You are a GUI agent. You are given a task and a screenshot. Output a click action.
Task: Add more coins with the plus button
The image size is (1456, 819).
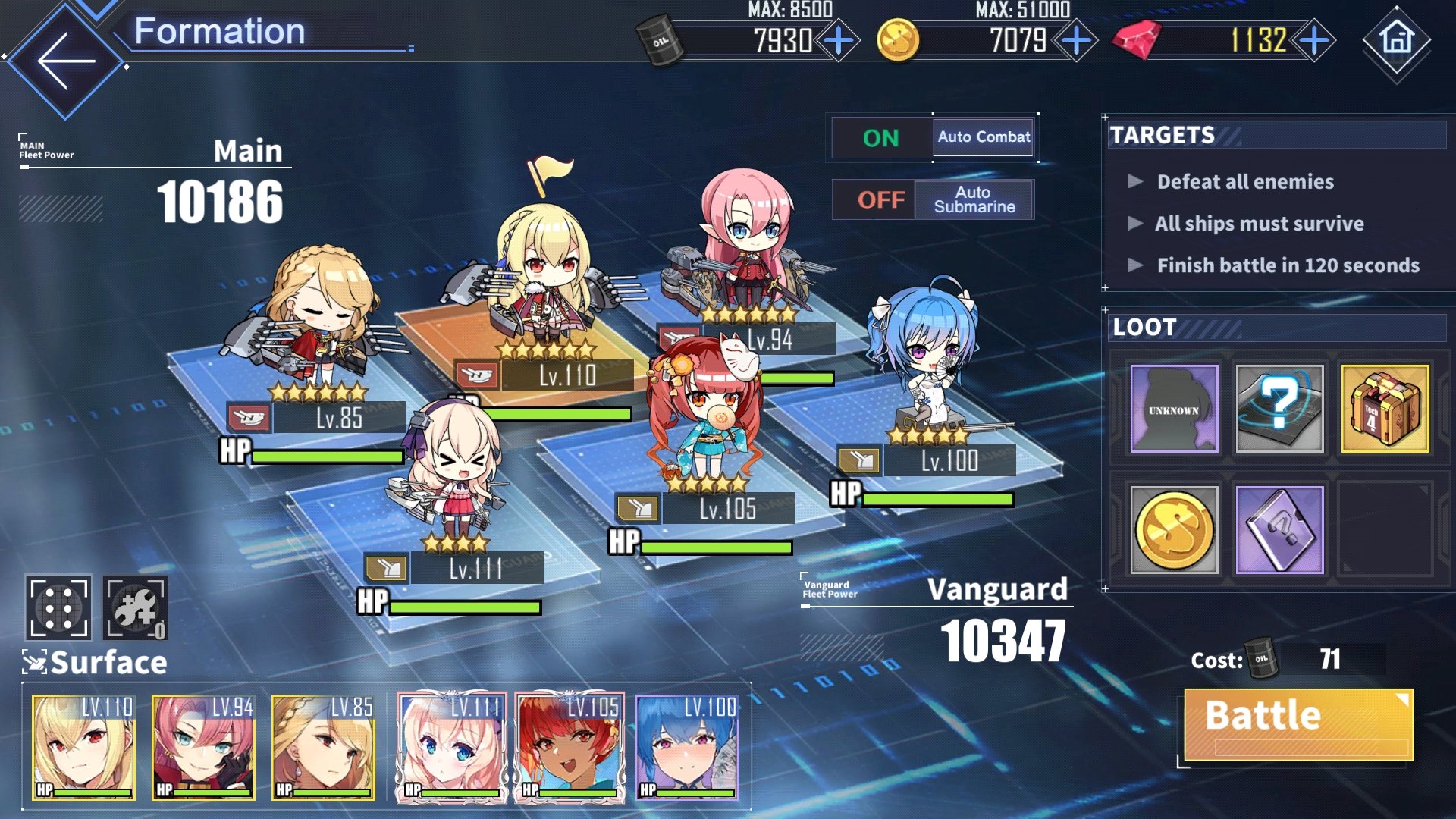click(1076, 41)
